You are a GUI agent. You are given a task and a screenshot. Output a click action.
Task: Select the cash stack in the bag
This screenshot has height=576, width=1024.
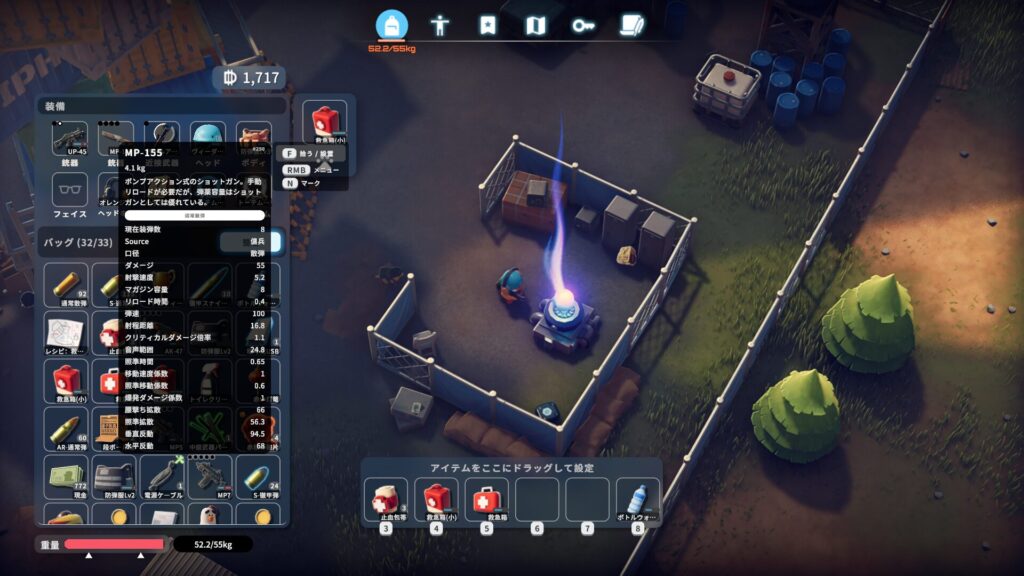tap(66, 476)
